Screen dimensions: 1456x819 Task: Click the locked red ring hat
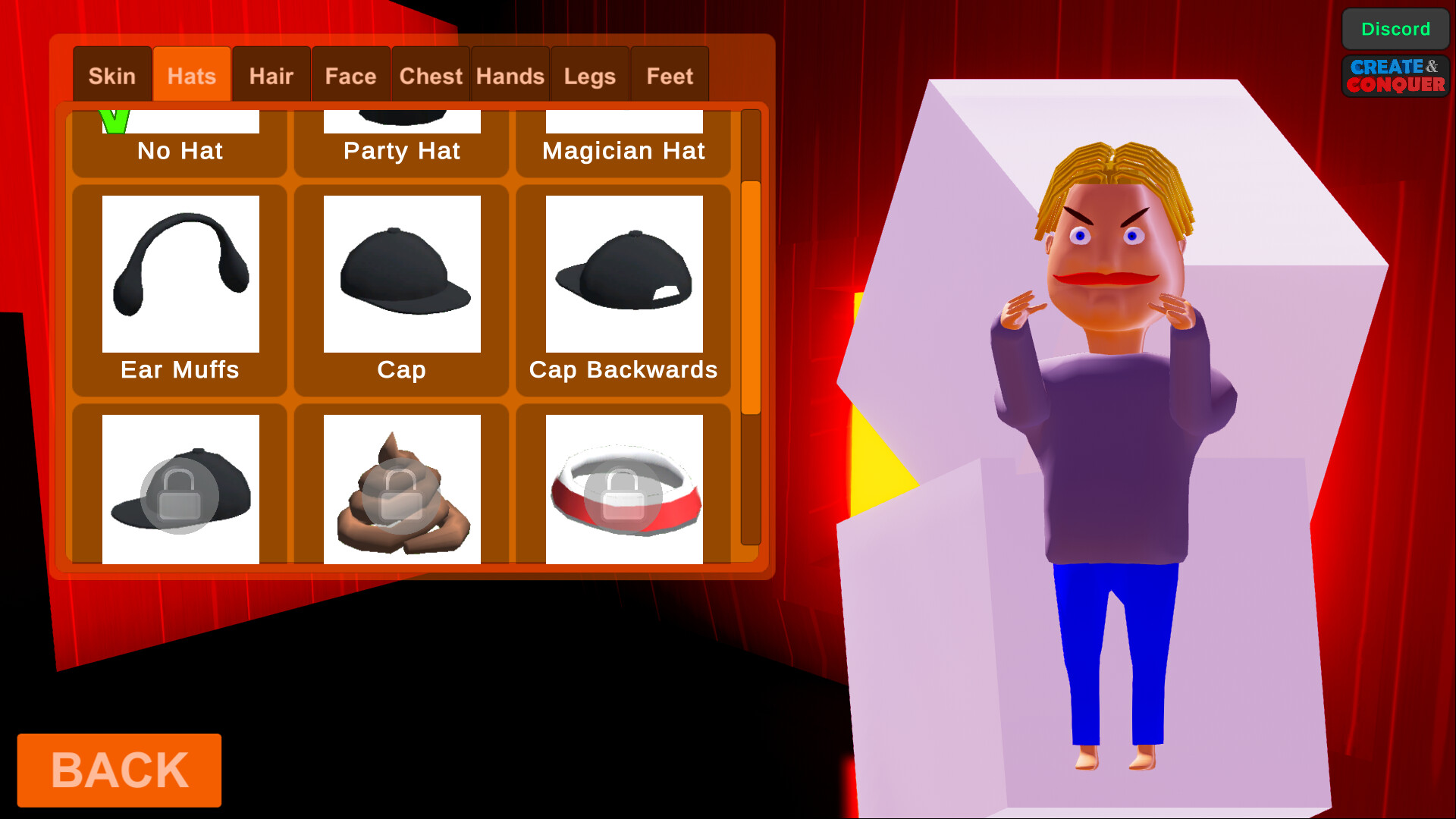(x=623, y=489)
